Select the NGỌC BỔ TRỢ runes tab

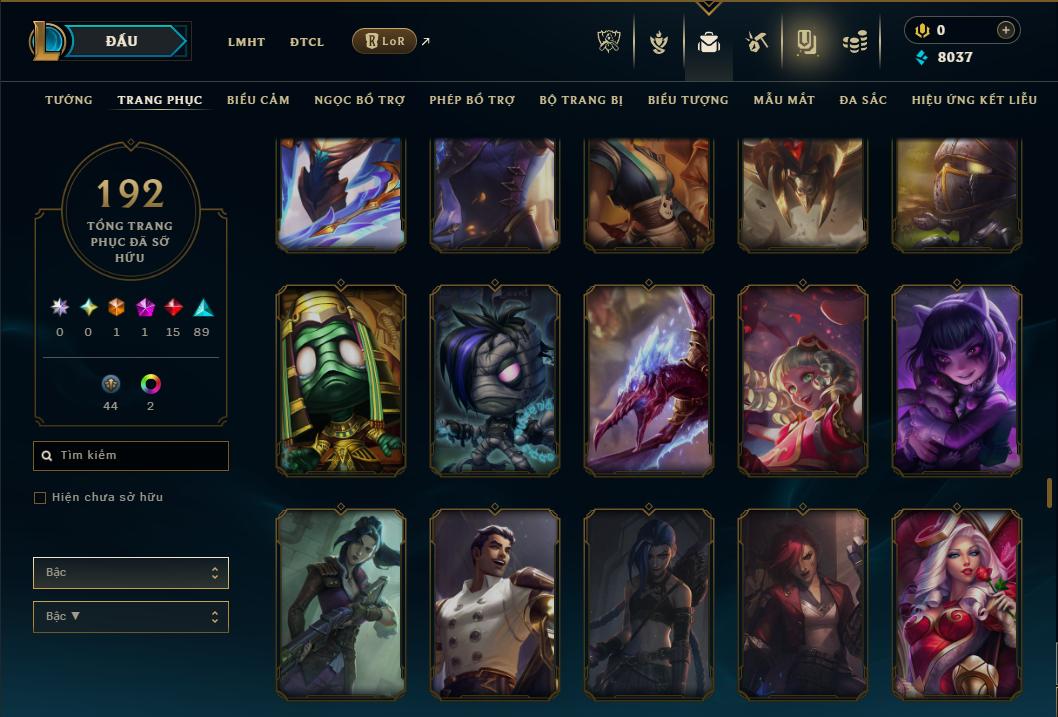[x=359, y=100]
